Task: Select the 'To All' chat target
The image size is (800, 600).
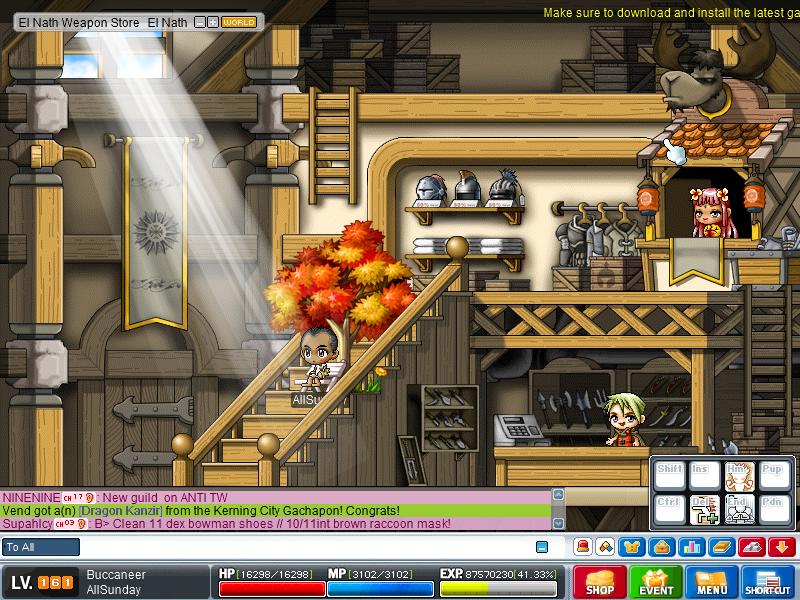Action: 41,547
